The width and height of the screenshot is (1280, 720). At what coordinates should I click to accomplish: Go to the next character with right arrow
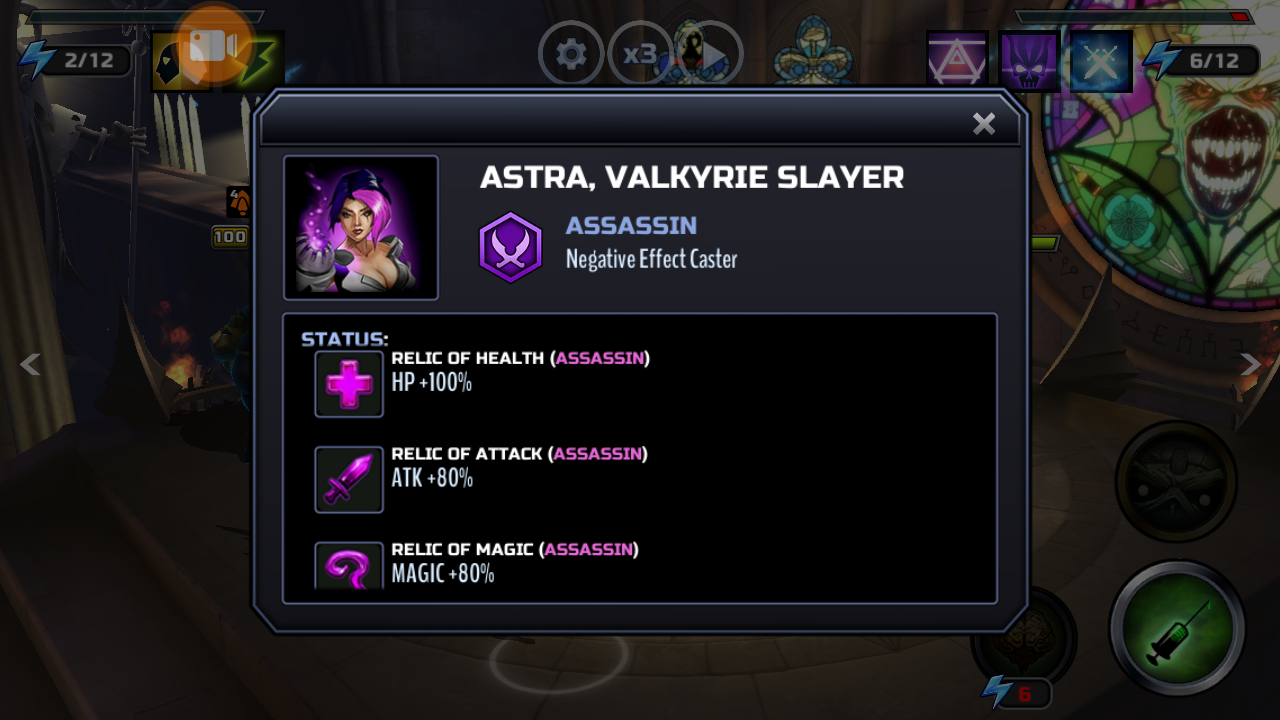coord(1250,365)
